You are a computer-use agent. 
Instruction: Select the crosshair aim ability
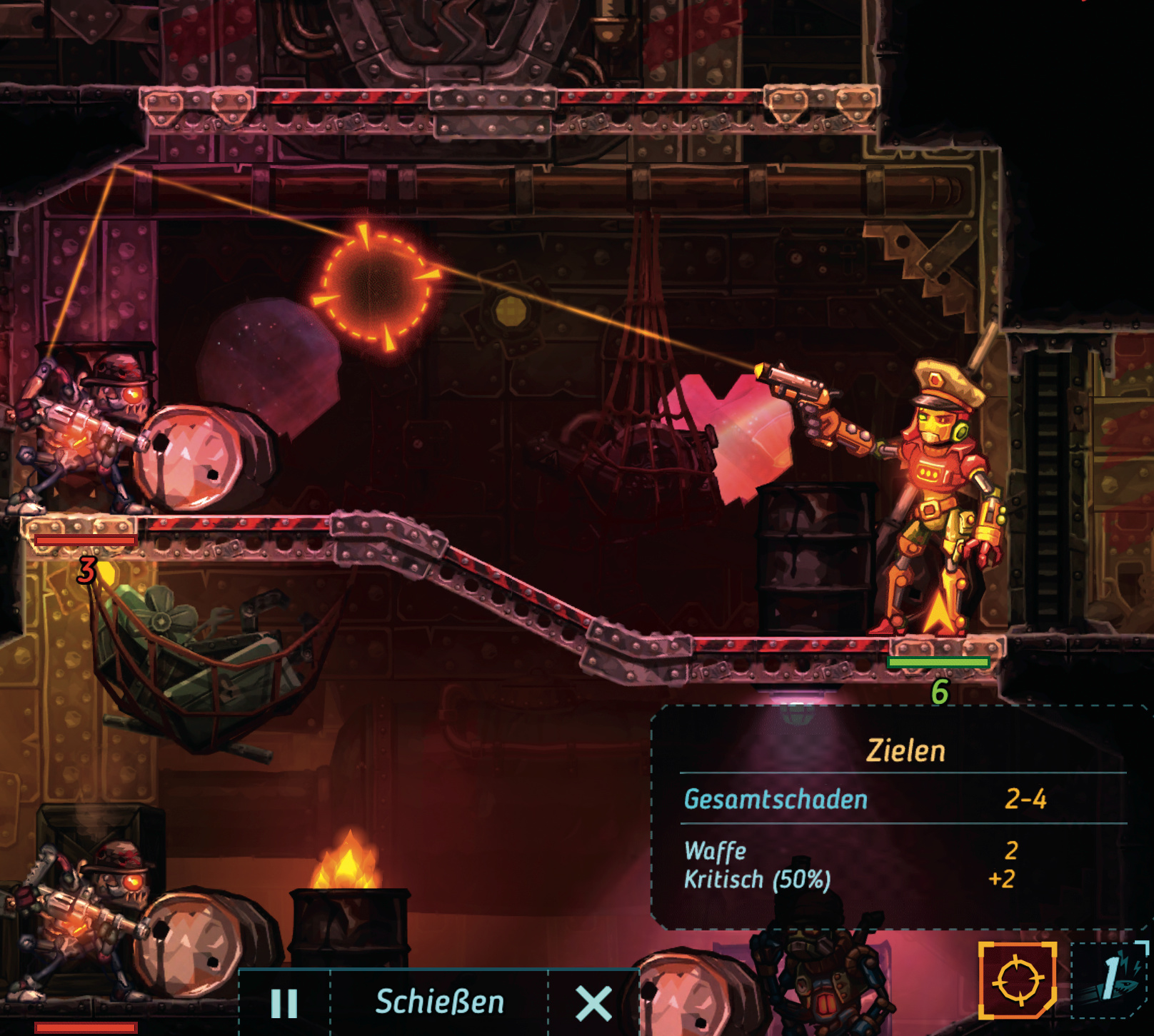click(1018, 980)
